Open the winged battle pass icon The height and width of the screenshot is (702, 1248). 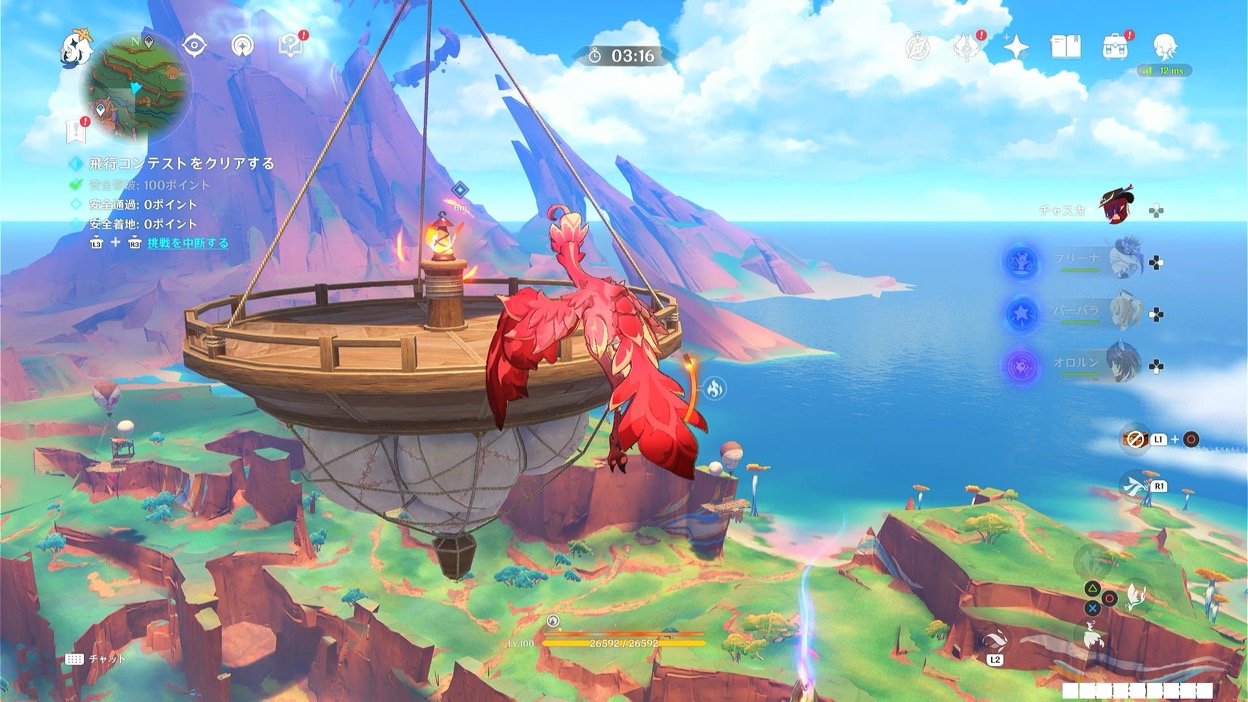[966, 46]
